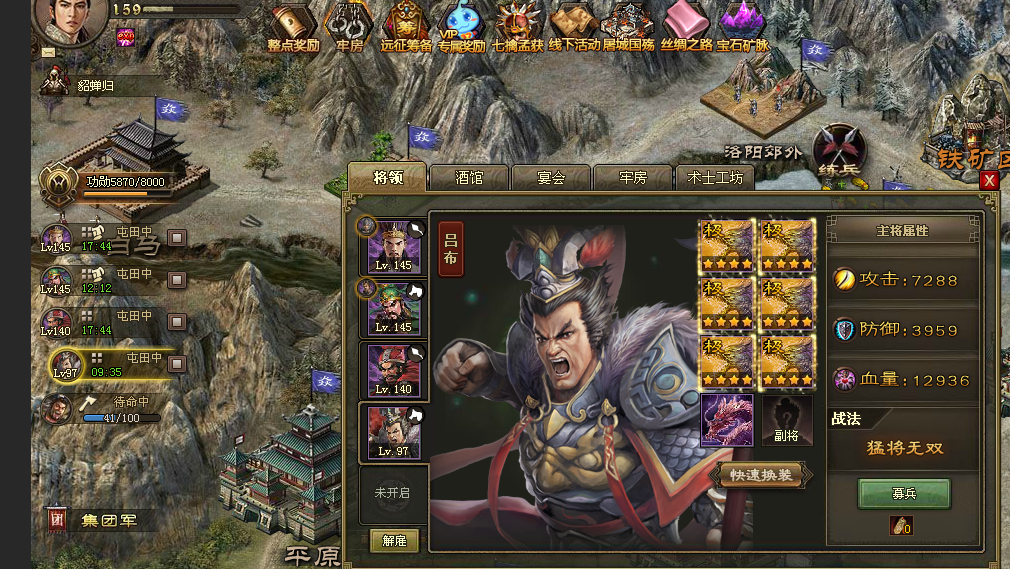Open the empty 副将 deputy slot
Screen dimensions: 1010x569
tap(788, 420)
